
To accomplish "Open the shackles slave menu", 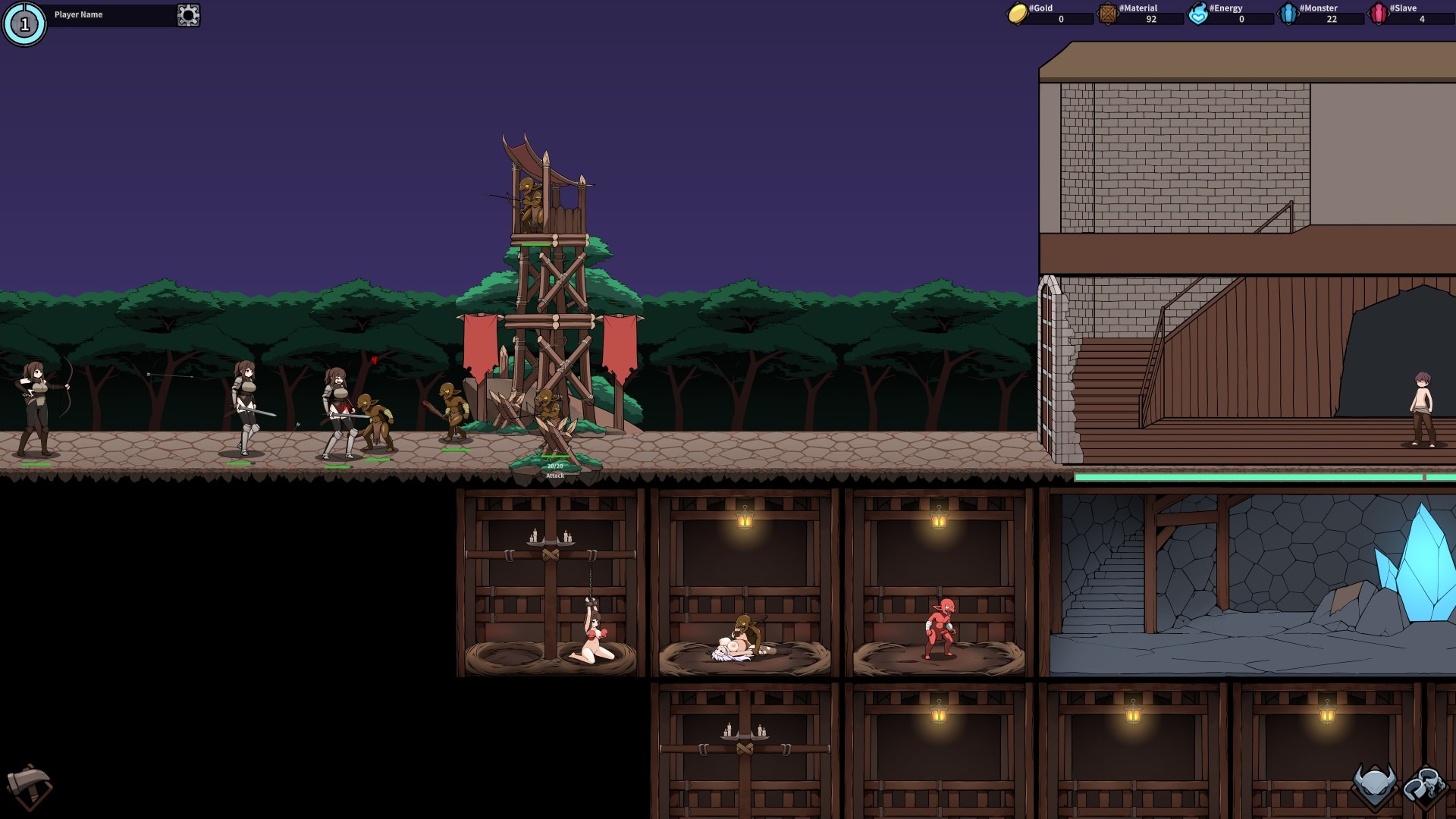I will (1425, 786).
